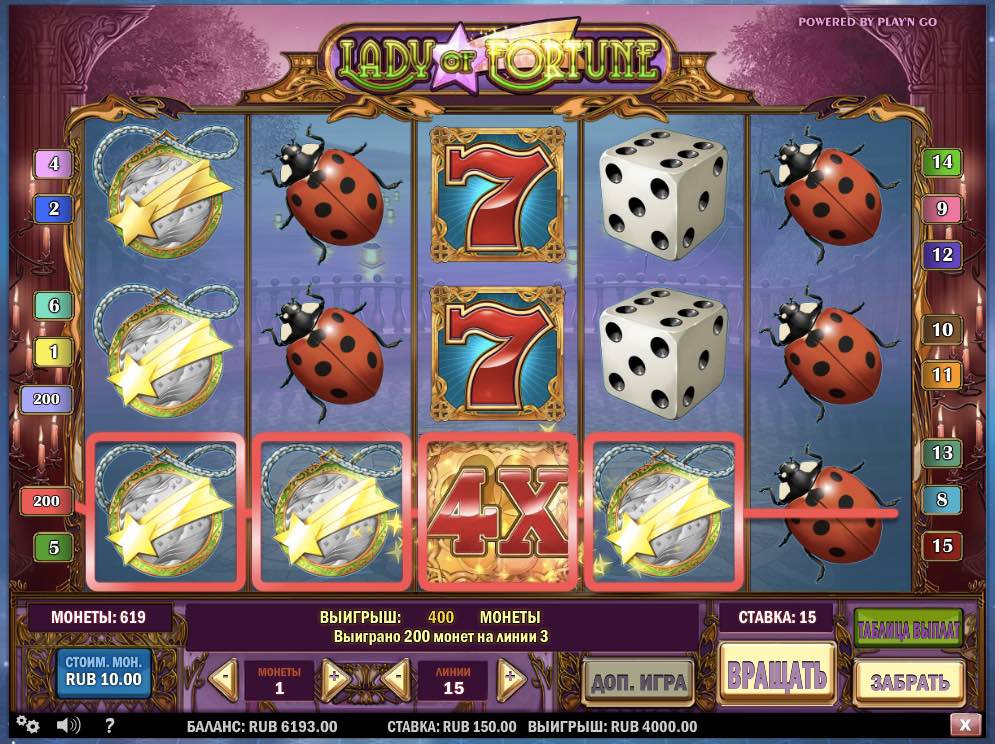Choose payline marker number 12
995x744 pixels.
click(x=941, y=255)
